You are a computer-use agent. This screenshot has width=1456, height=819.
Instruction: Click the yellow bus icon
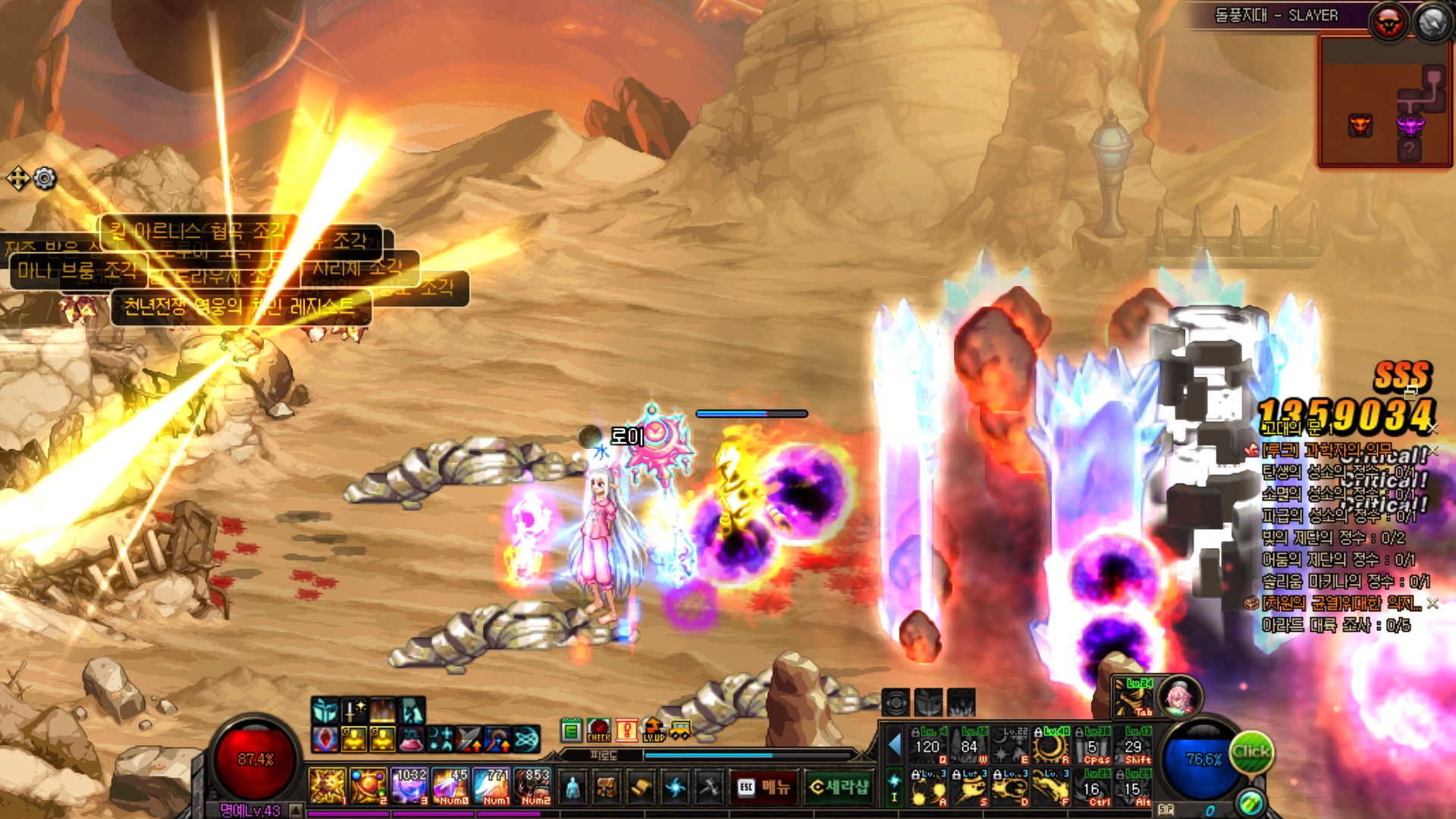(680, 731)
